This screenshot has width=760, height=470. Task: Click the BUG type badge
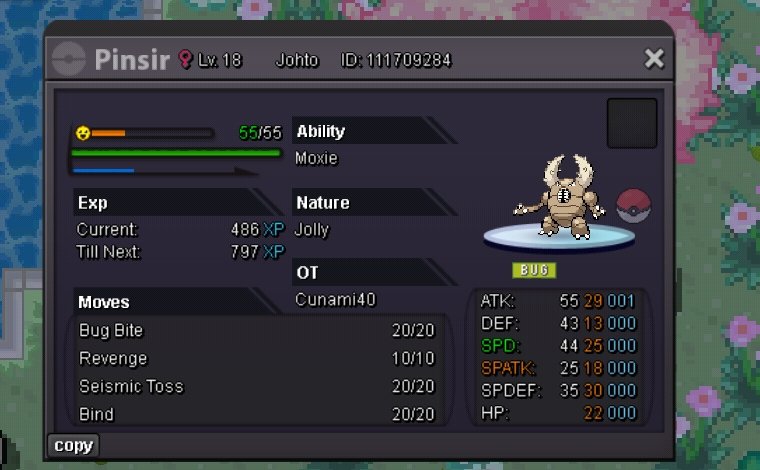535,270
